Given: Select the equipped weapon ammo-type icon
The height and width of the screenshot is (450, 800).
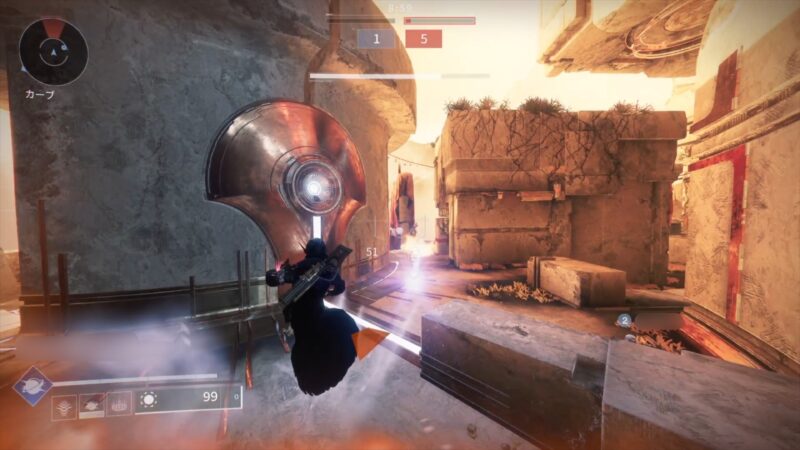Looking at the screenshot, I should point(150,400).
